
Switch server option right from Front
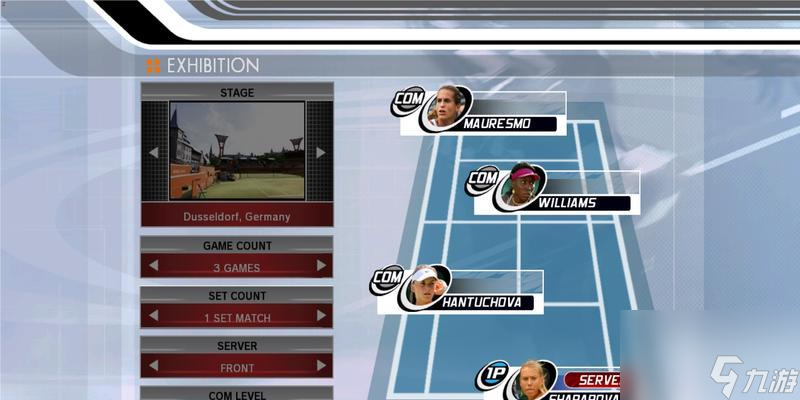[321, 367]
